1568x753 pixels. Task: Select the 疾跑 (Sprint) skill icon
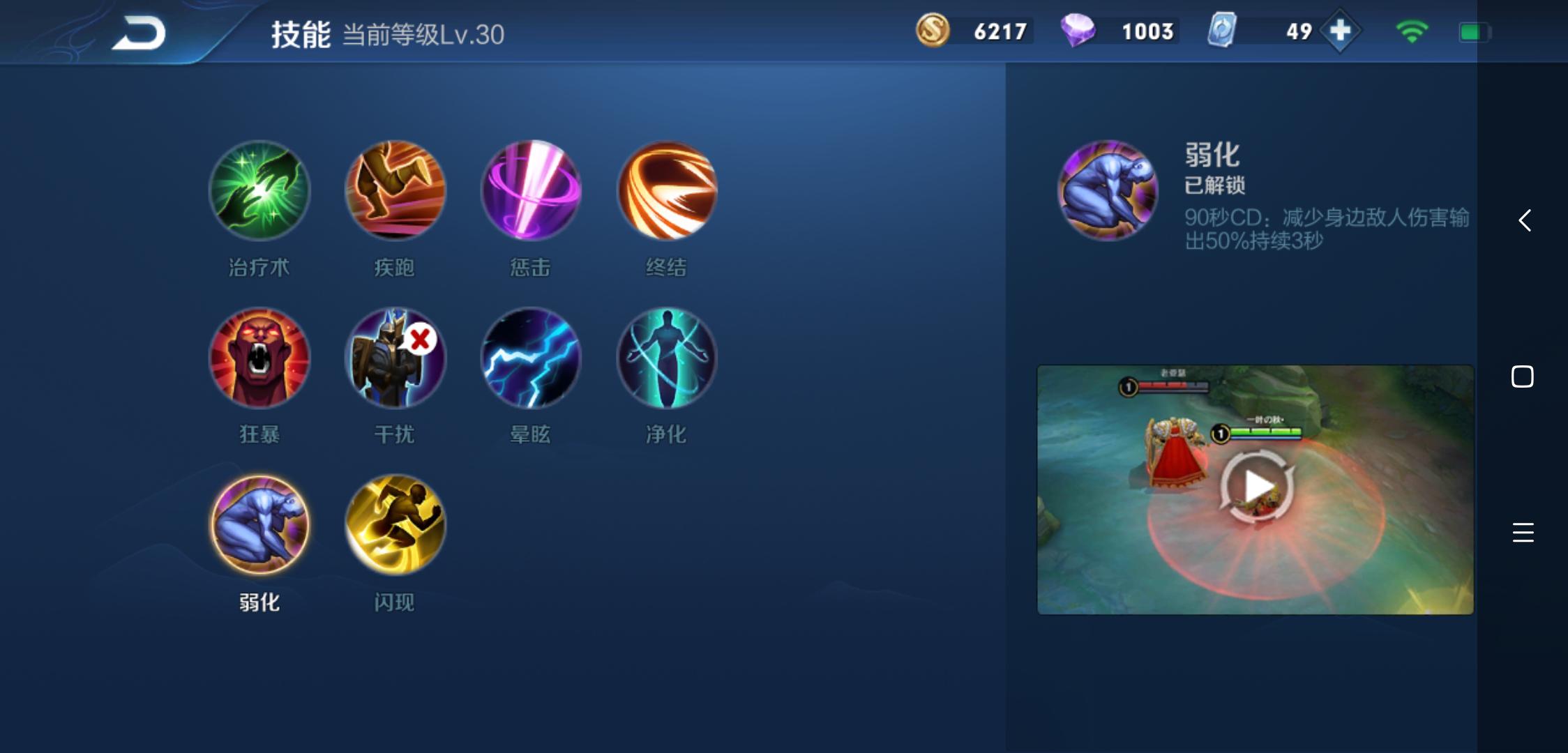point(394,192)
